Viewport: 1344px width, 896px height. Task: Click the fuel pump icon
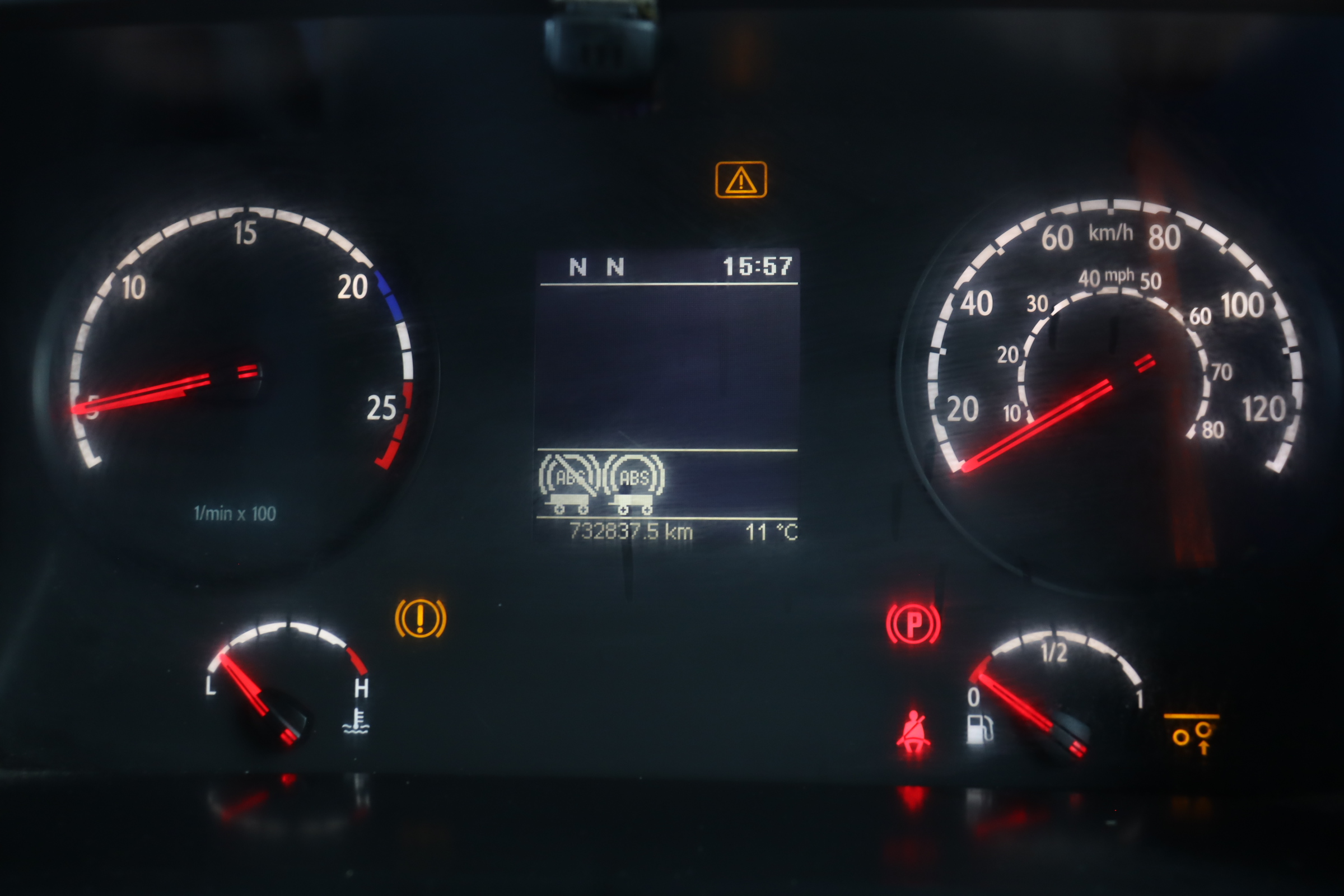[979, 729]
